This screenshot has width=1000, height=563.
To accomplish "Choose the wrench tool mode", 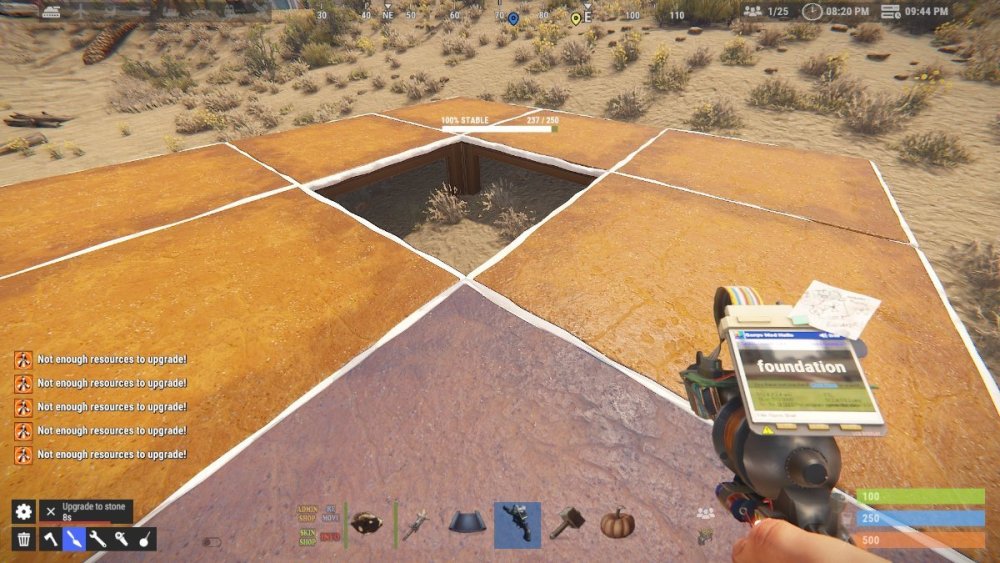I will tap(98, 539).
